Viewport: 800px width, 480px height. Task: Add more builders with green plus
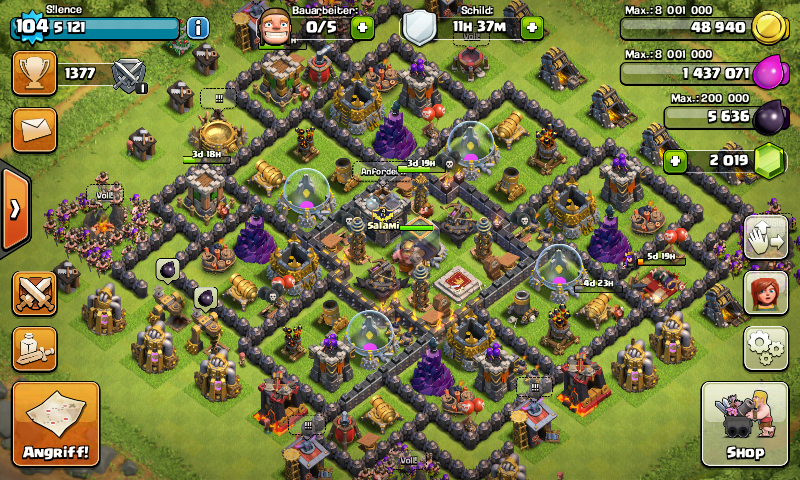point(362,27)
